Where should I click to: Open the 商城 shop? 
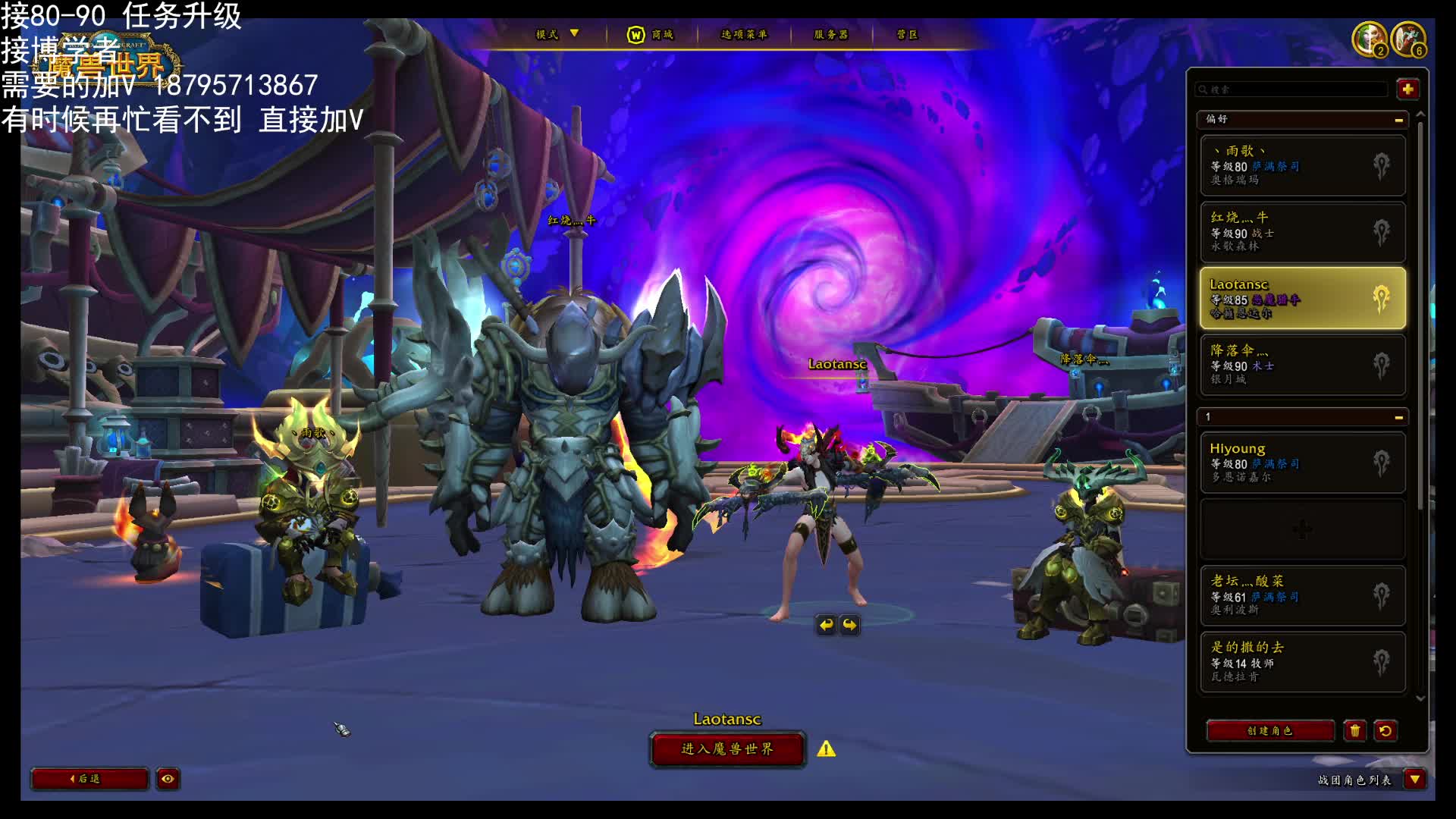[651, 35]
